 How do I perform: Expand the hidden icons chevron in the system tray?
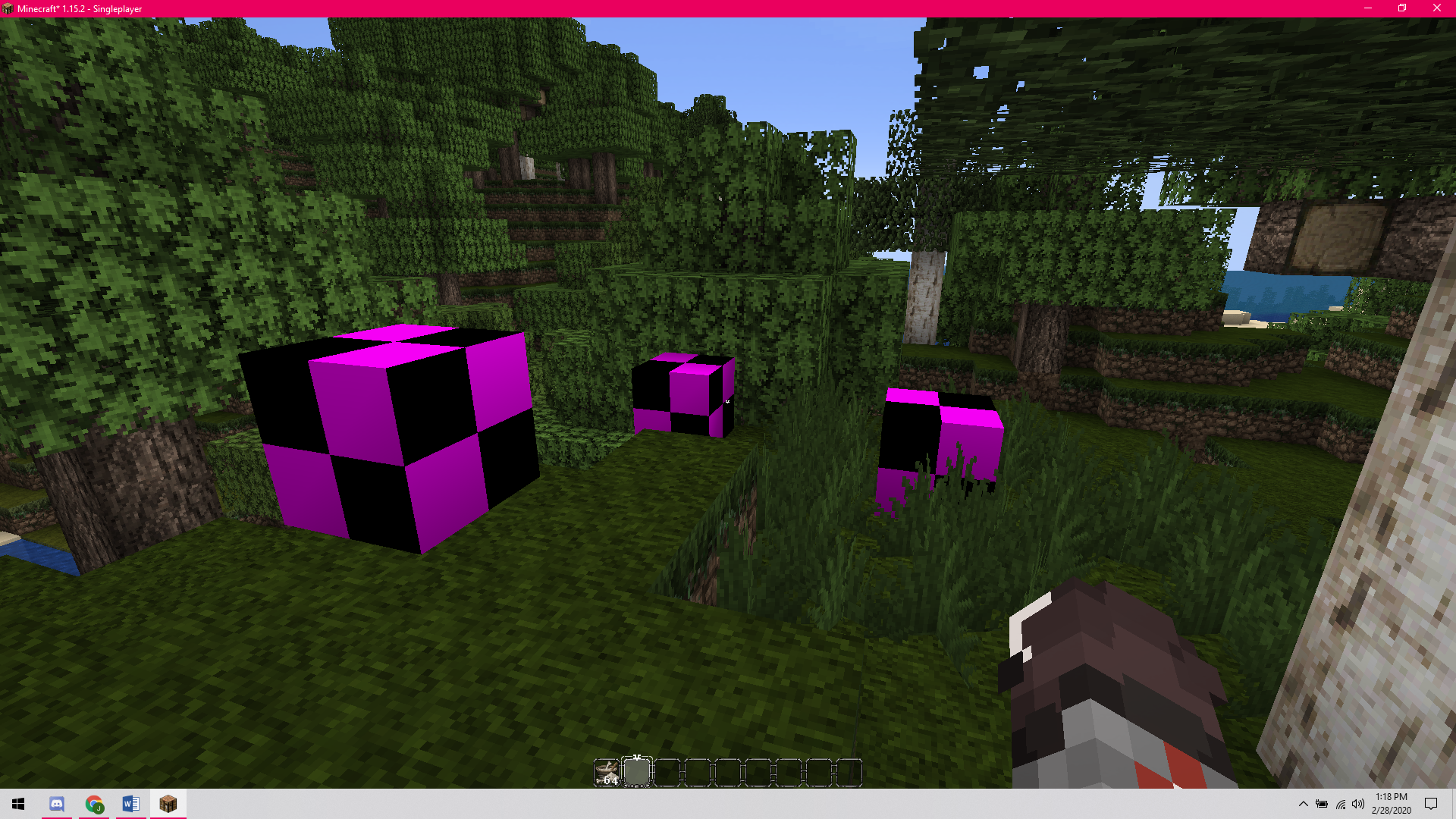(1304, 804)
